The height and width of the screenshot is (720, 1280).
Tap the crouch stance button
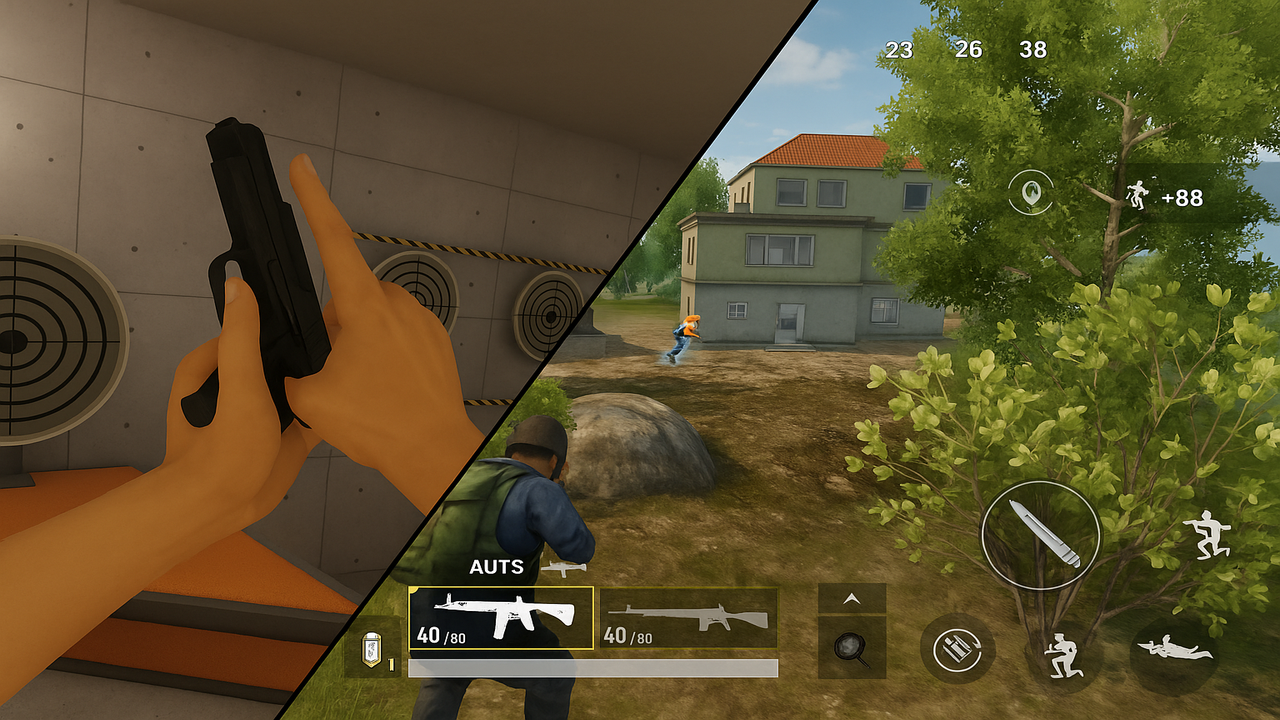coord(1064,655)
